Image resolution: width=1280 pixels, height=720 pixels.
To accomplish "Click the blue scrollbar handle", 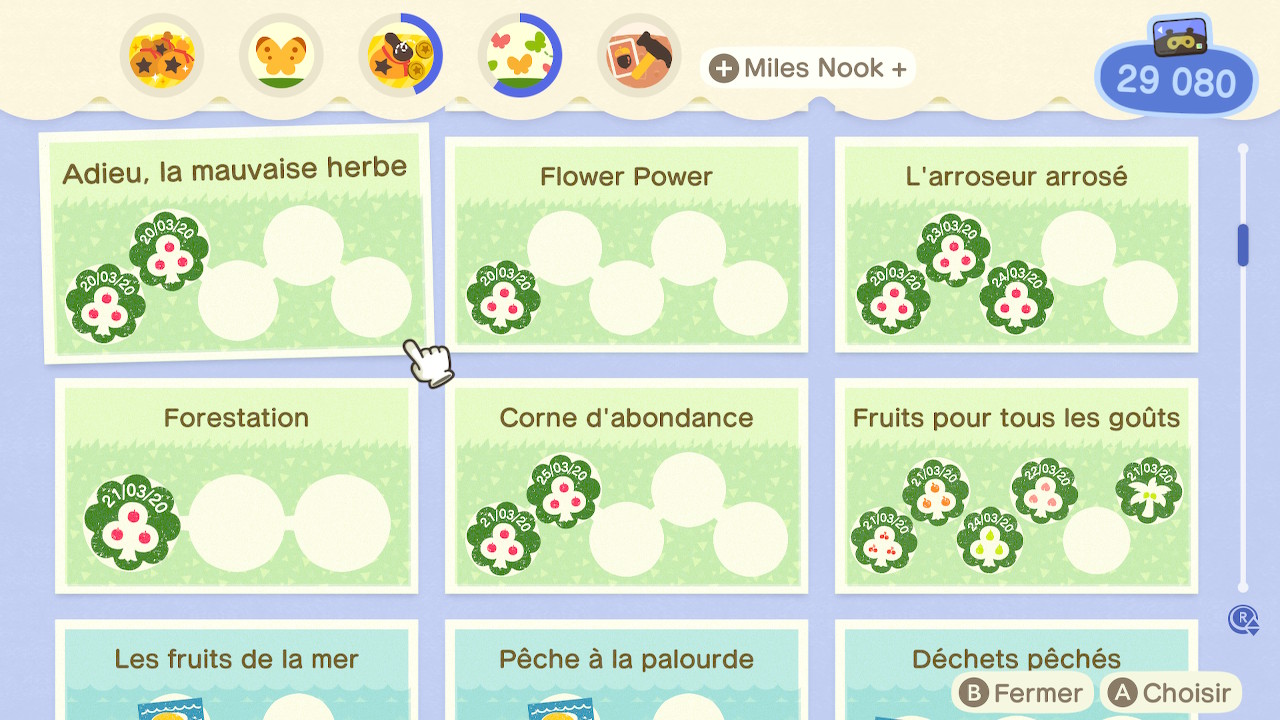I will click(1243, 245).
